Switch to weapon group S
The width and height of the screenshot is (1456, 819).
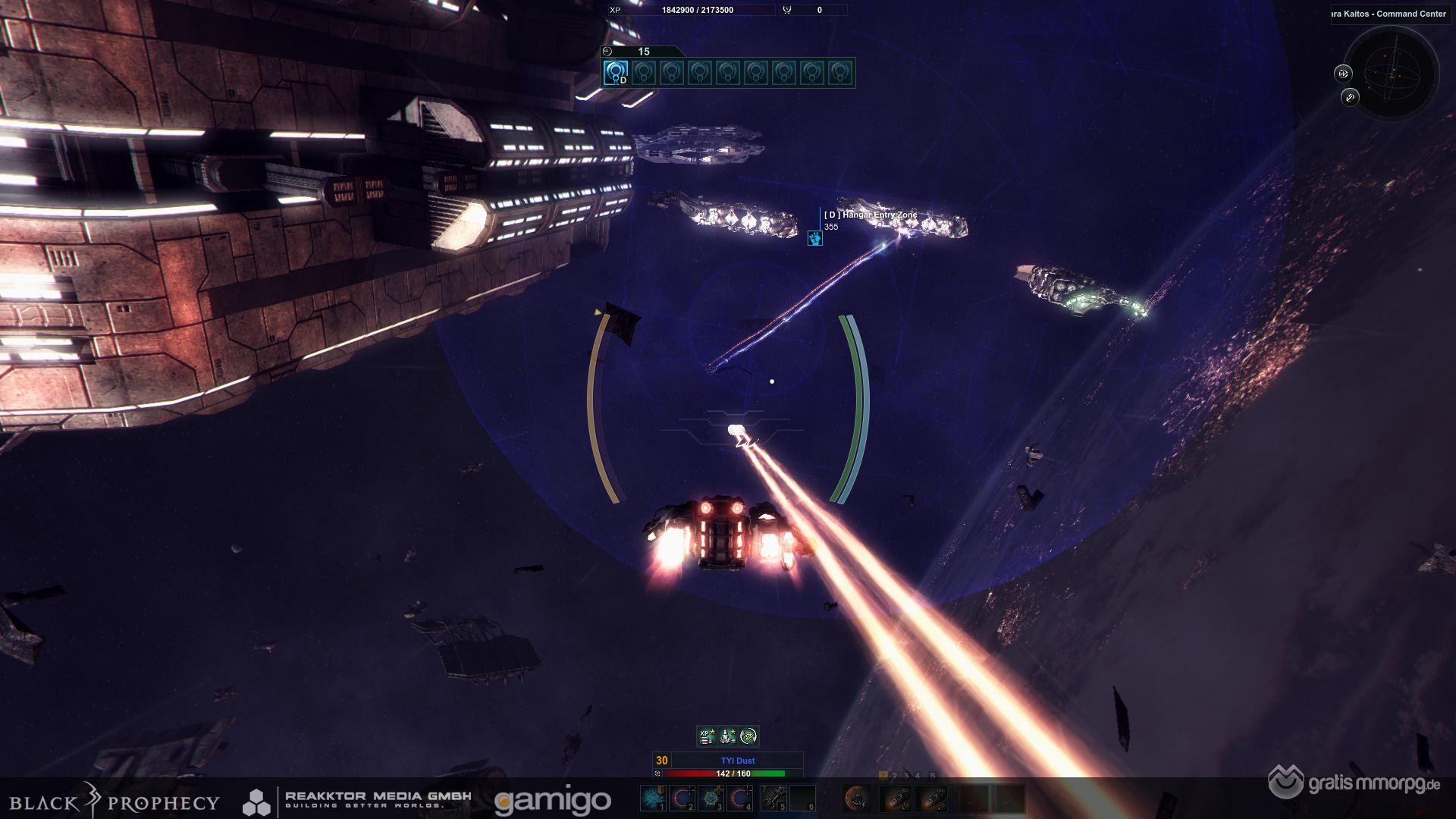[x=932, y=776]
